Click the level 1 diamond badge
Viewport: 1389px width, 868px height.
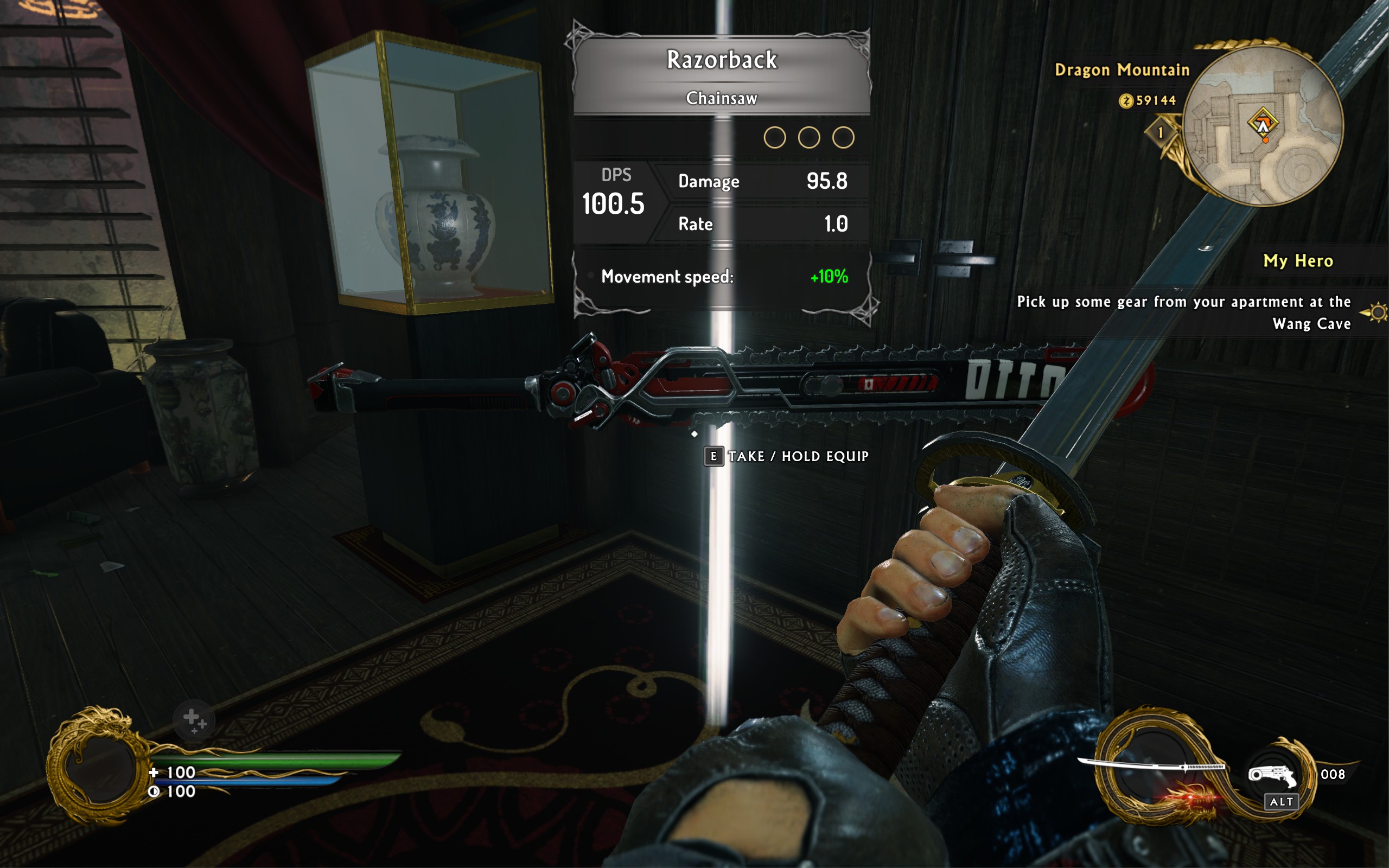click(1161, 133)
